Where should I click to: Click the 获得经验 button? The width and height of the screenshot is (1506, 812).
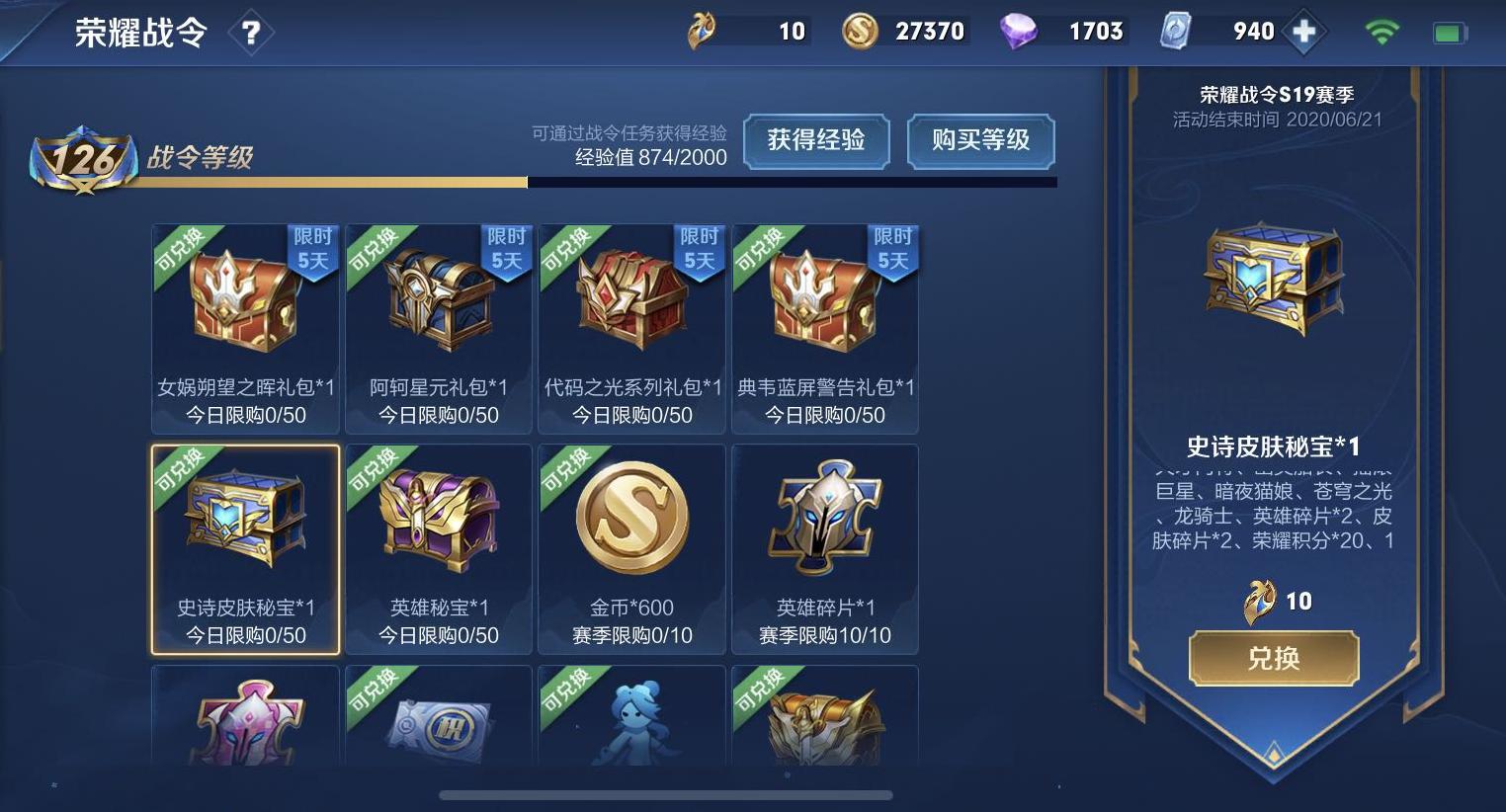pos(816,141)
